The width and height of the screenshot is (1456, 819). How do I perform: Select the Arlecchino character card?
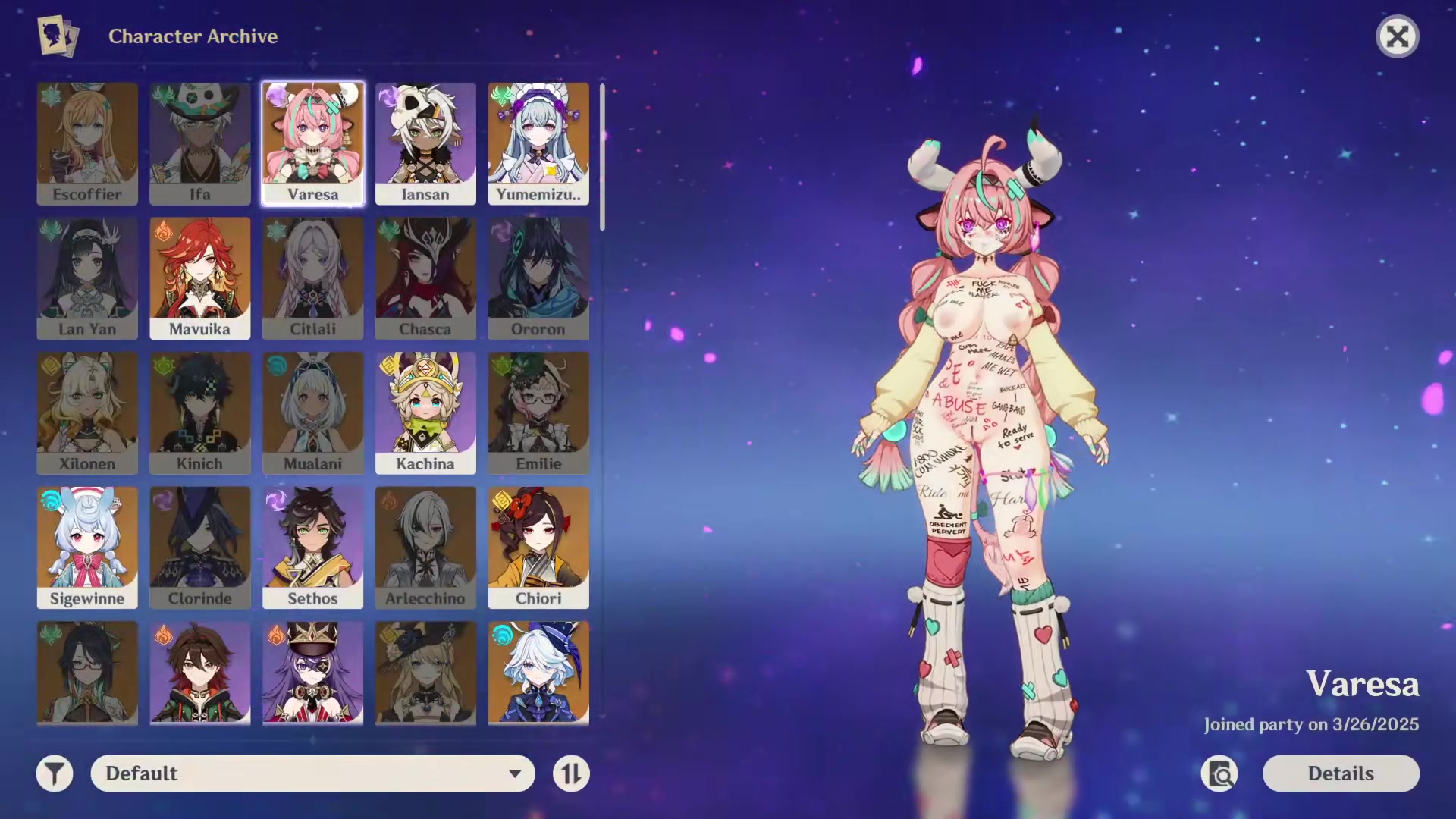click(x=425, y=548)
